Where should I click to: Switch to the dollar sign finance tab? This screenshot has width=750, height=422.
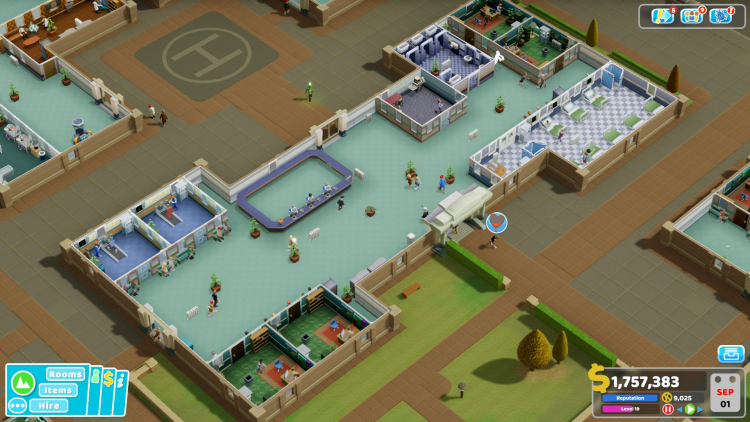(108, 379)
